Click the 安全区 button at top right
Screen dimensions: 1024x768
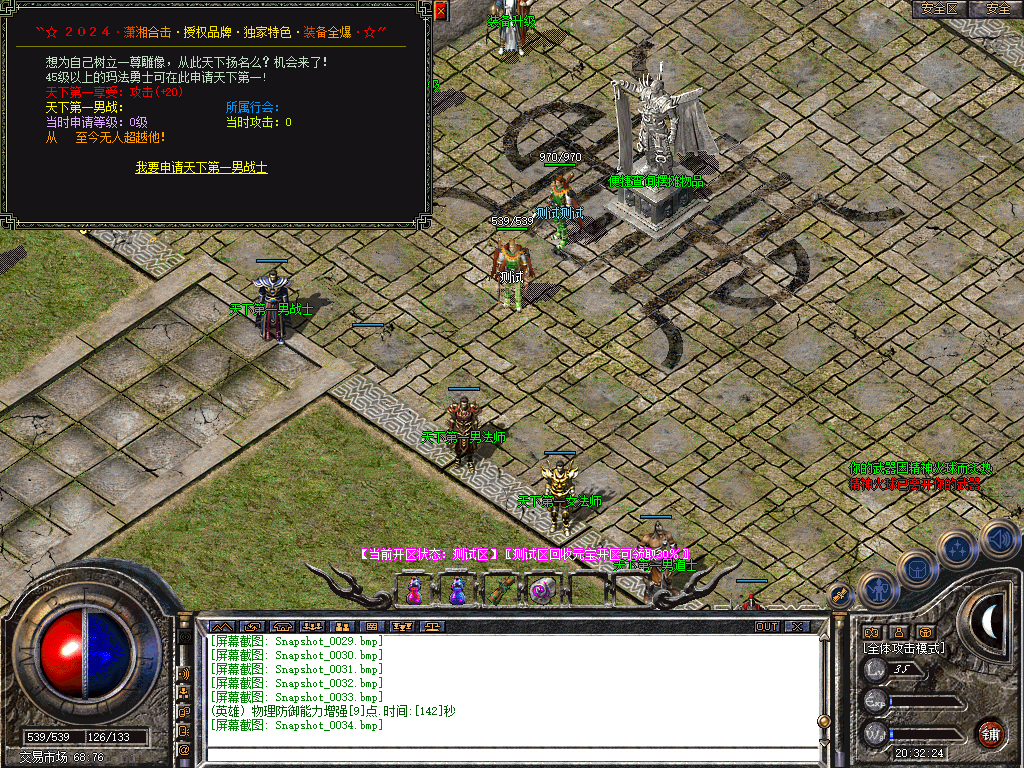tap(939, 8)
